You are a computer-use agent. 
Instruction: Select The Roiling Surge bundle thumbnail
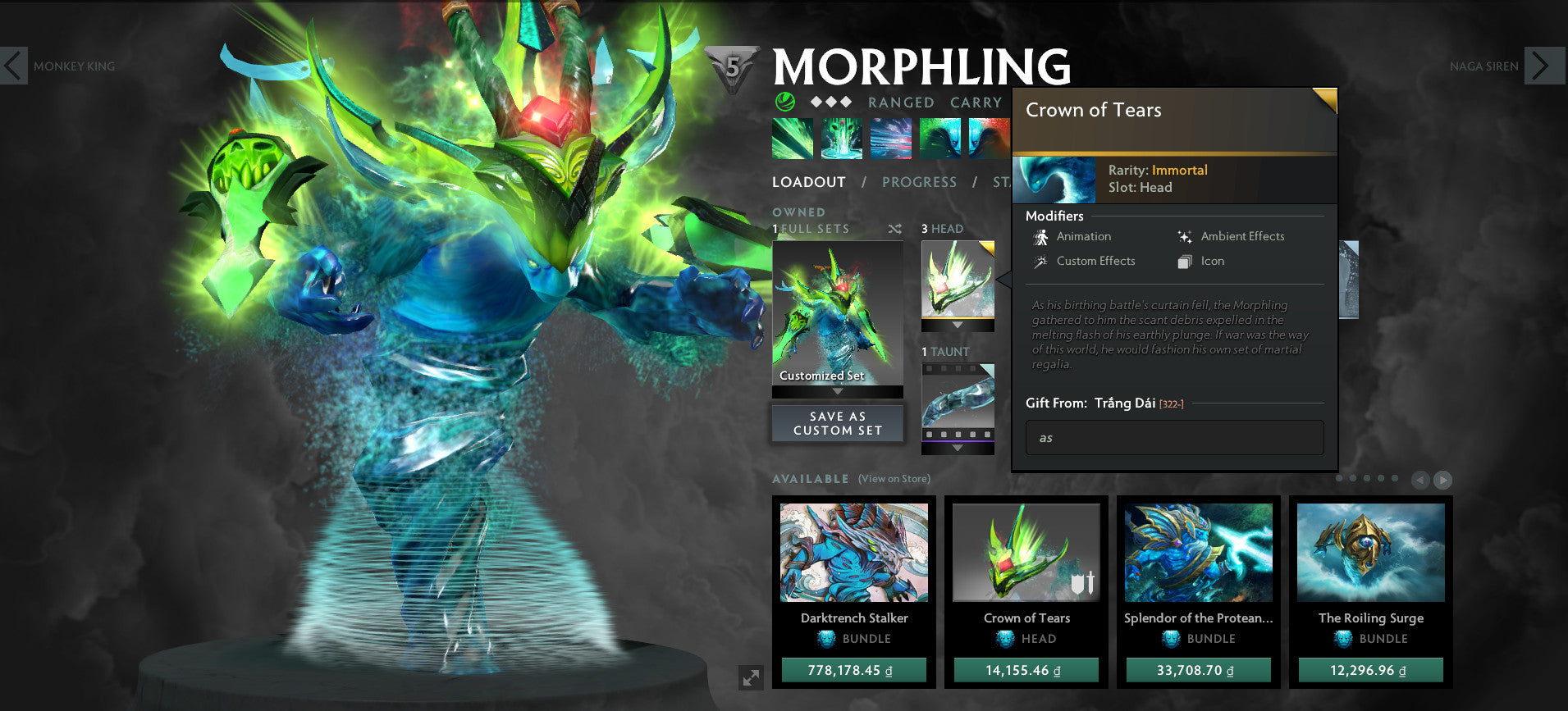pos(1369,552)
